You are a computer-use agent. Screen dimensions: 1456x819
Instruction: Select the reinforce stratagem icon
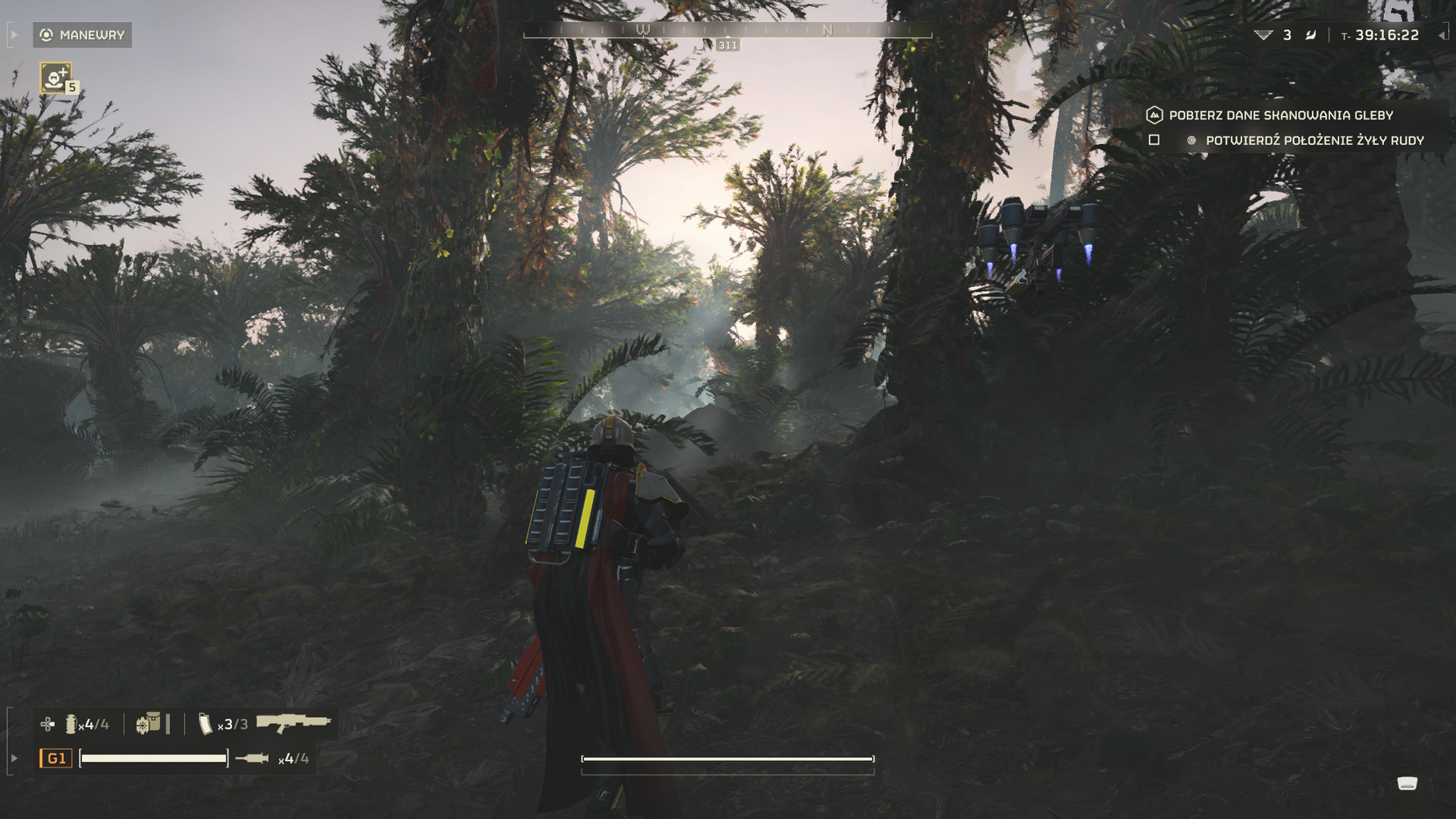tap(55, 77)
